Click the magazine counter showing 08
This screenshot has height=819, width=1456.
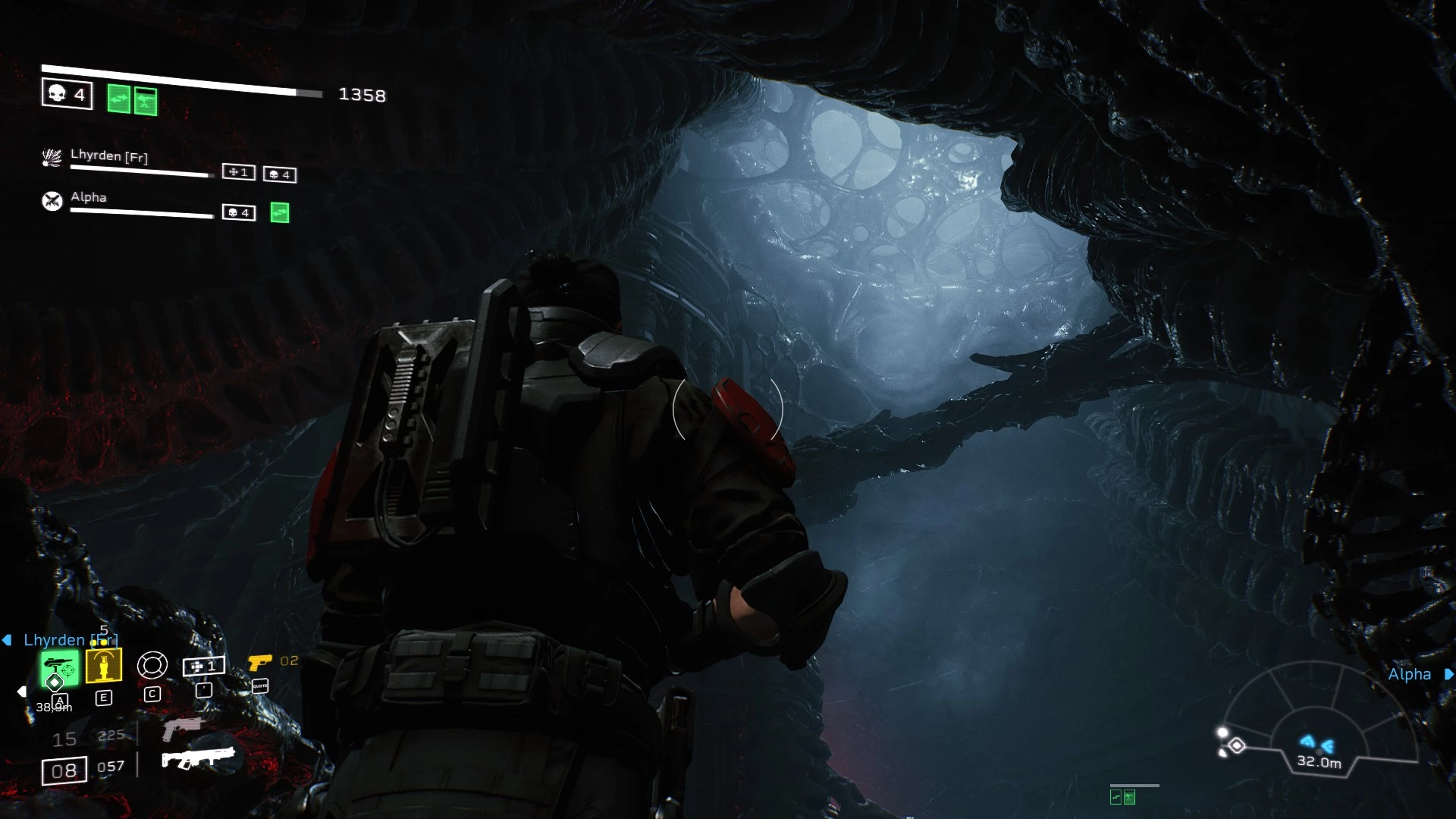point(64,770)
